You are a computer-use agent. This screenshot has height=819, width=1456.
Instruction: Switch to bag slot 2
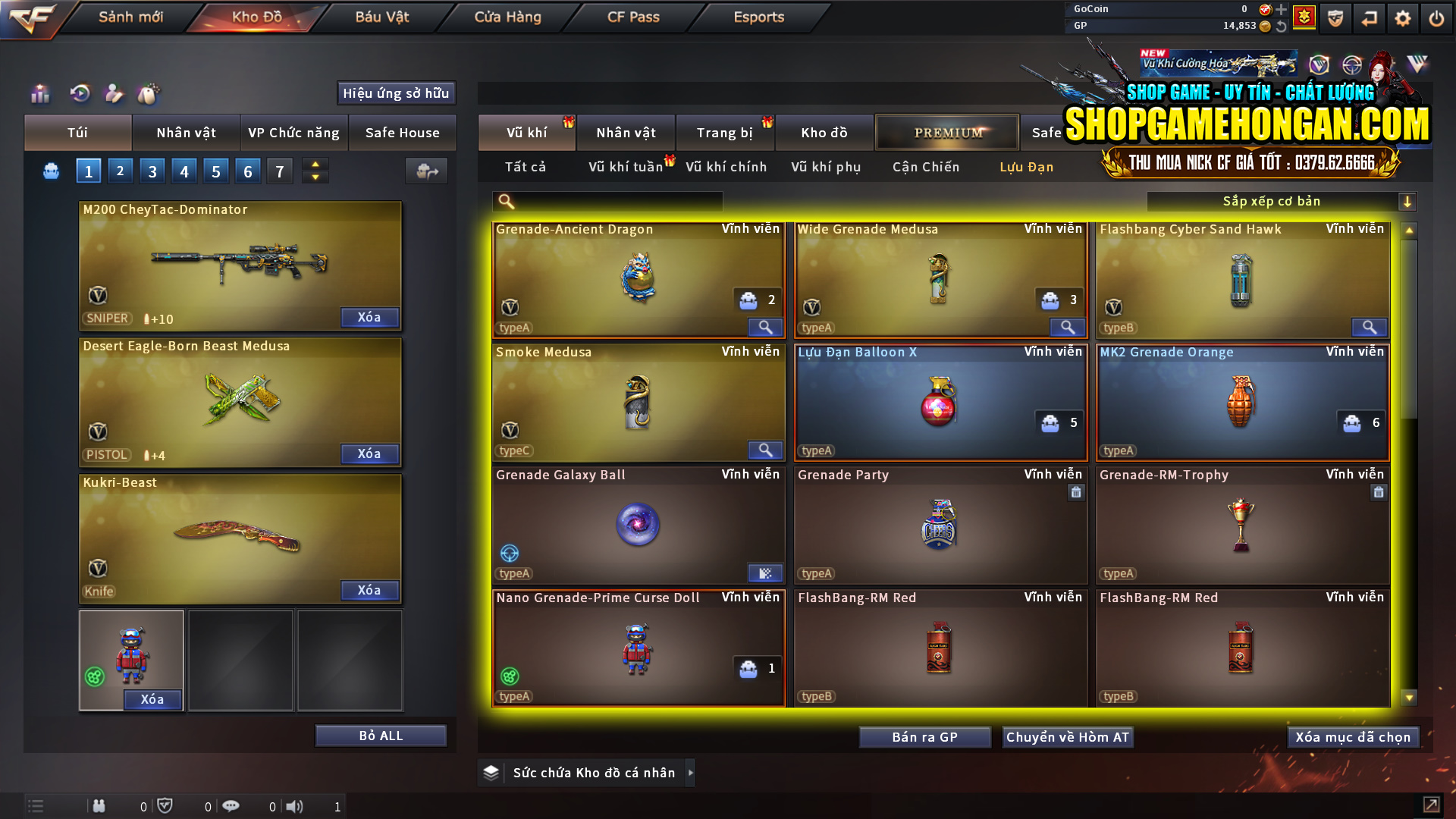[120, 171]
